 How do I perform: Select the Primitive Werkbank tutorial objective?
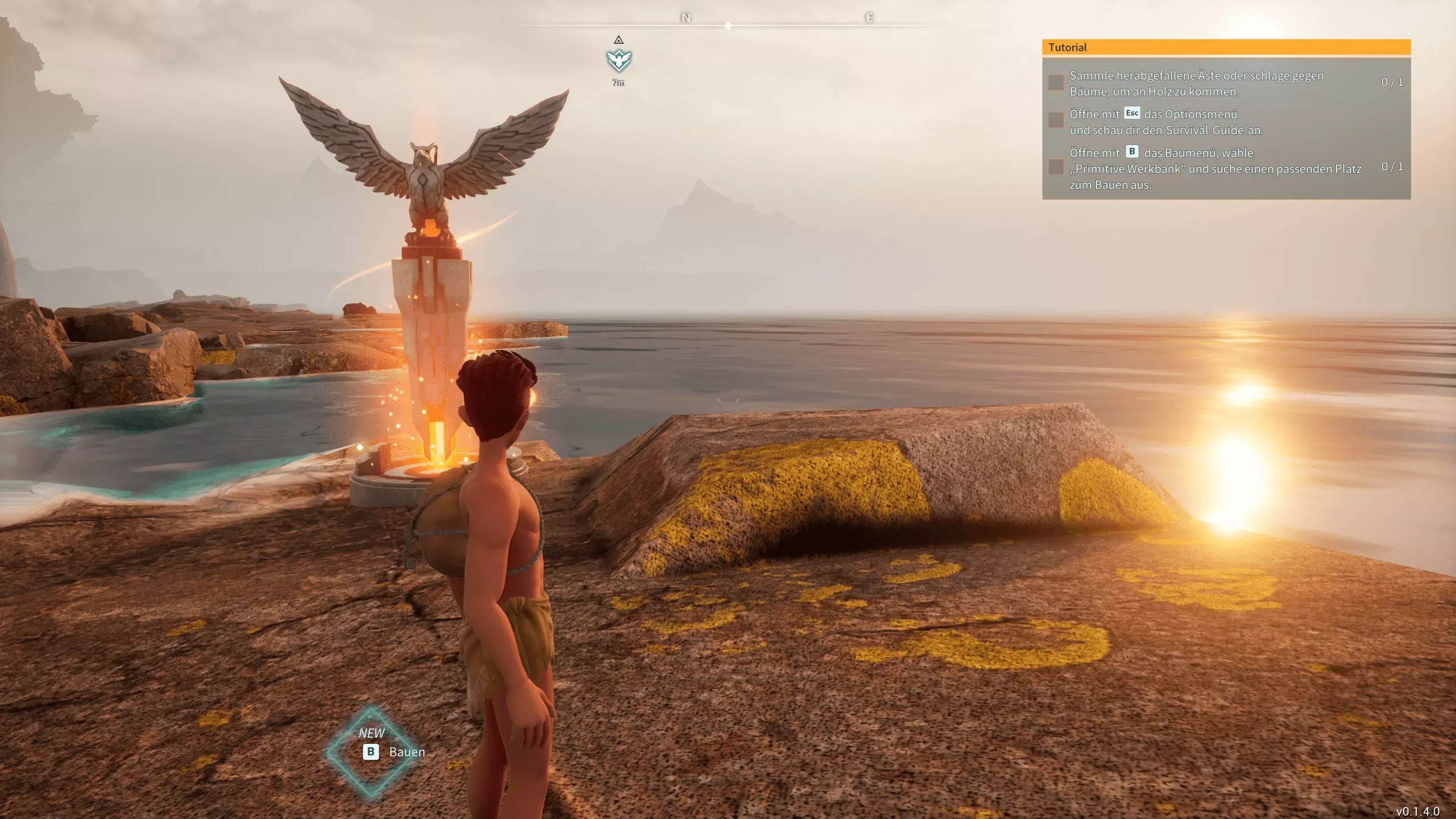(1215, 168)
